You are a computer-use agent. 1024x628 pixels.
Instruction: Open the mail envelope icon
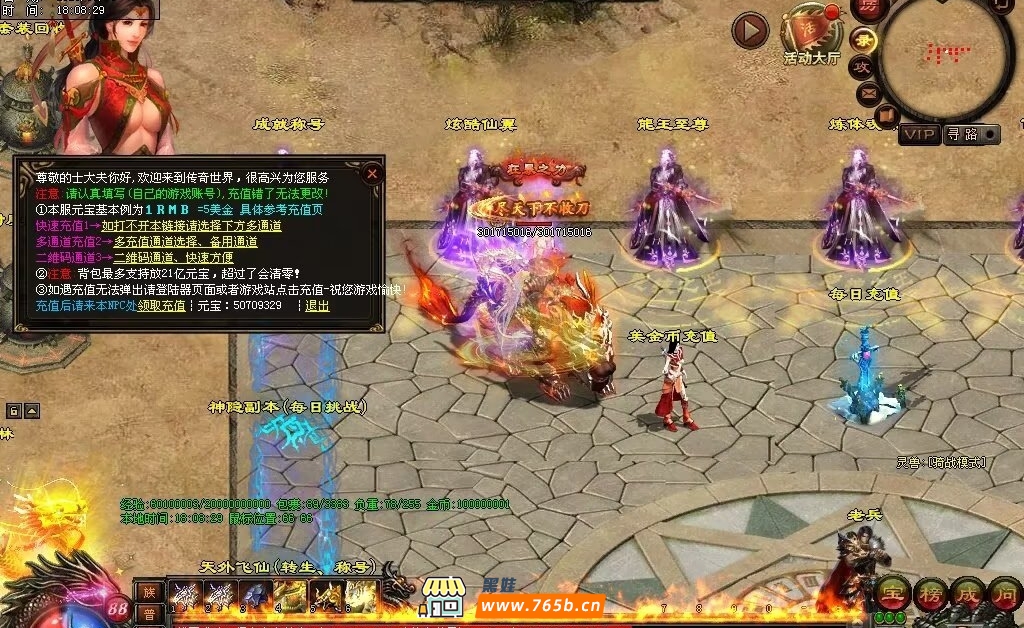pyautogui.click(x=867, y=94)
